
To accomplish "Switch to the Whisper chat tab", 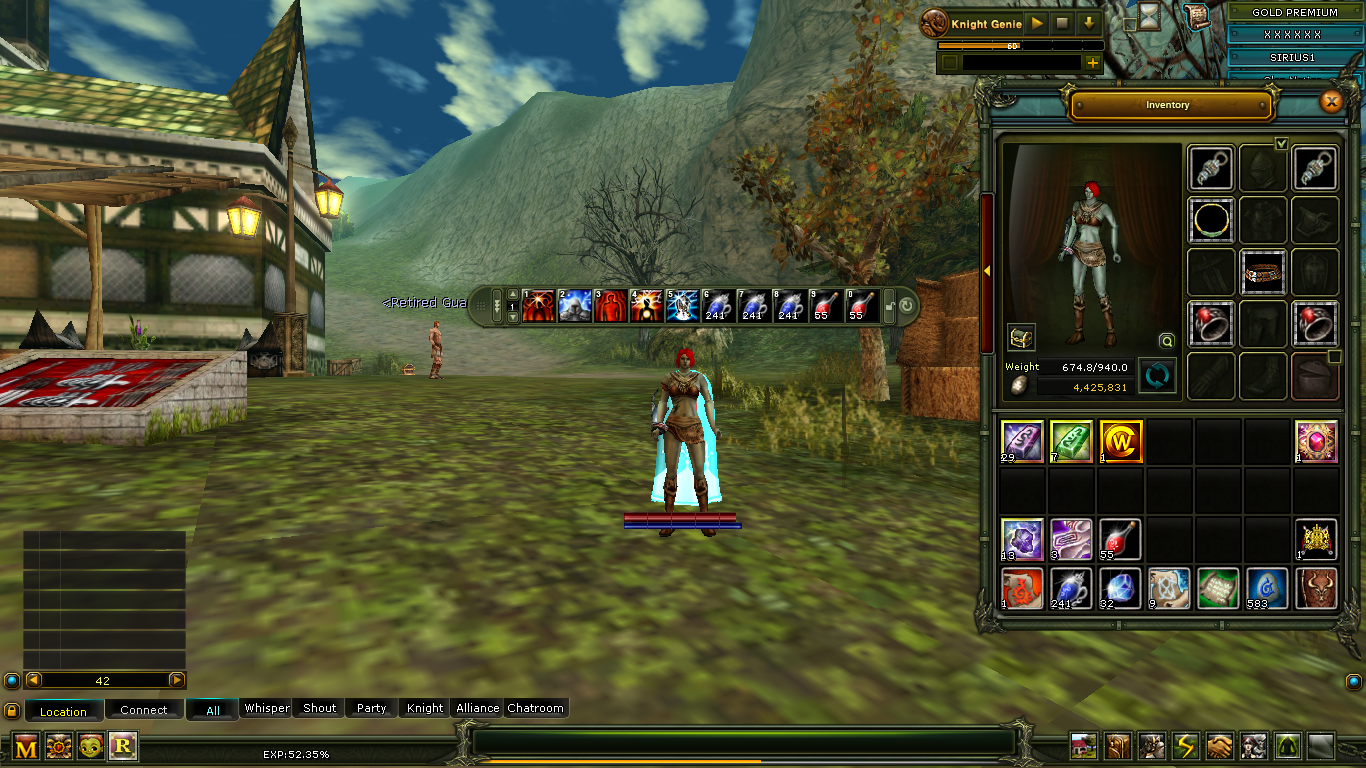I will coord(266,708).
